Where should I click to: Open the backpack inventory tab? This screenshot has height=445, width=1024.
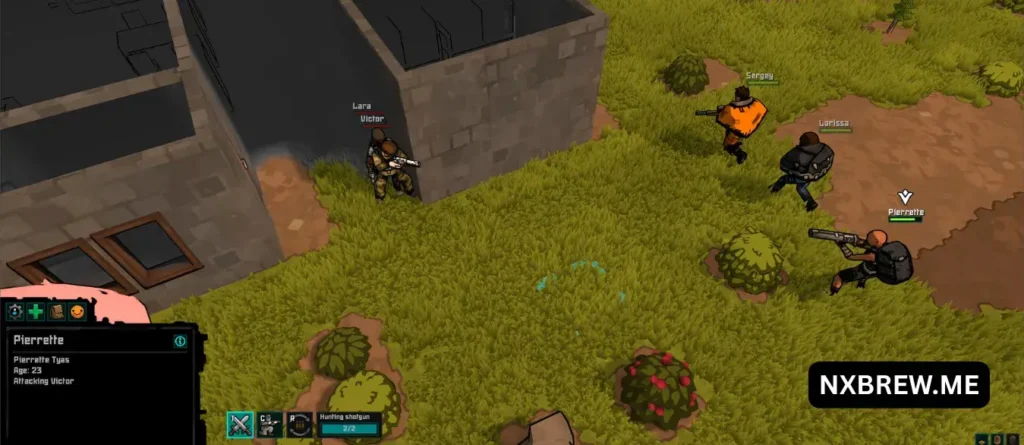[56, 312]
